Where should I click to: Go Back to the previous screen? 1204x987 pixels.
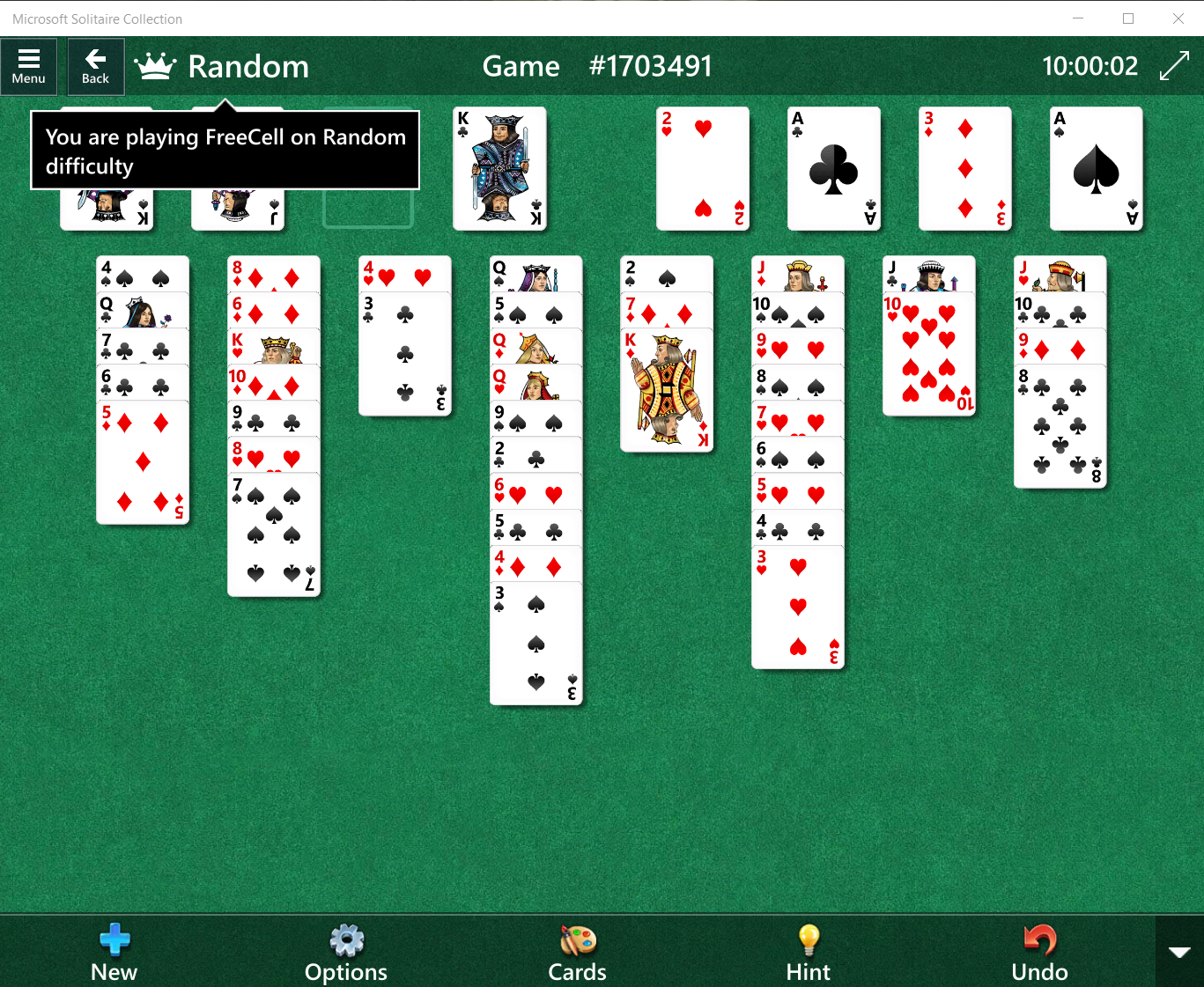pyautogui.click(x=96, y=66)
